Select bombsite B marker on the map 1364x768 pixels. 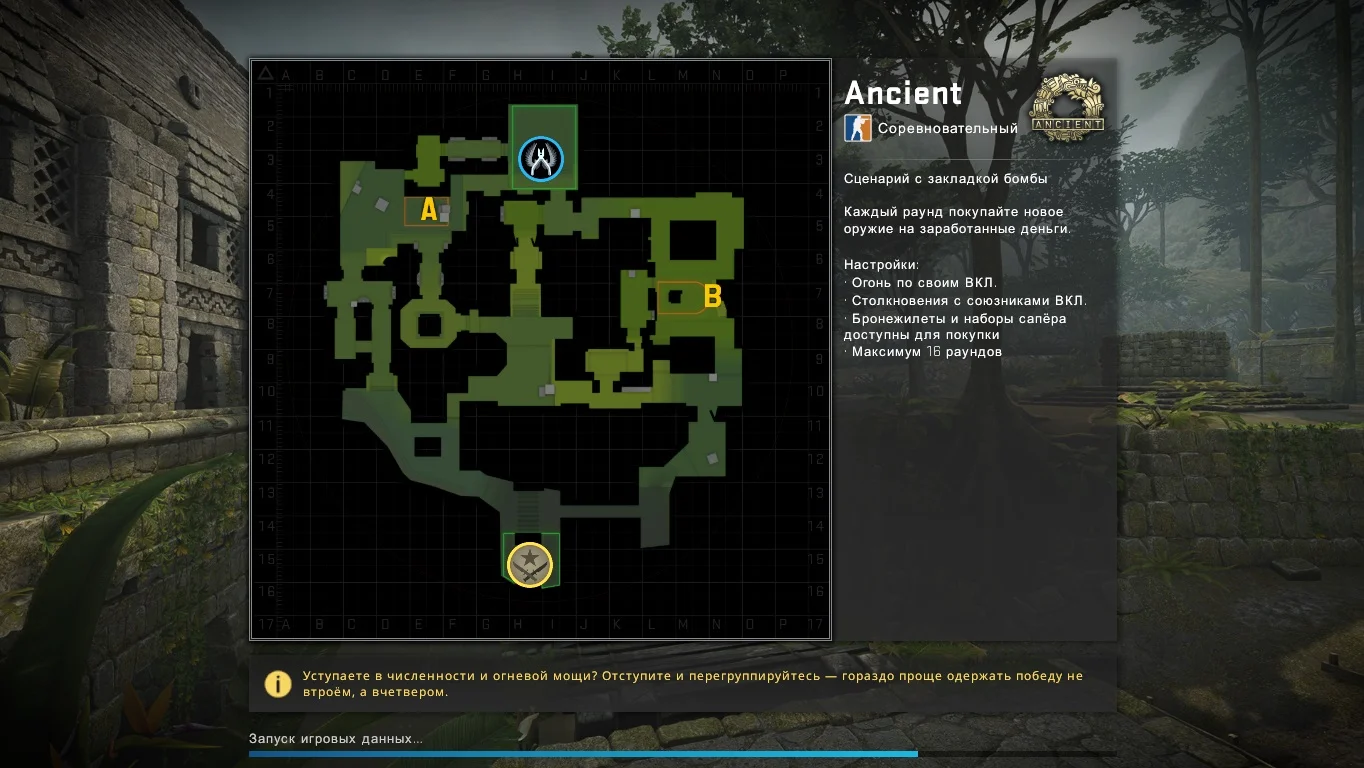pyautogui.click(x=712, y=296)
